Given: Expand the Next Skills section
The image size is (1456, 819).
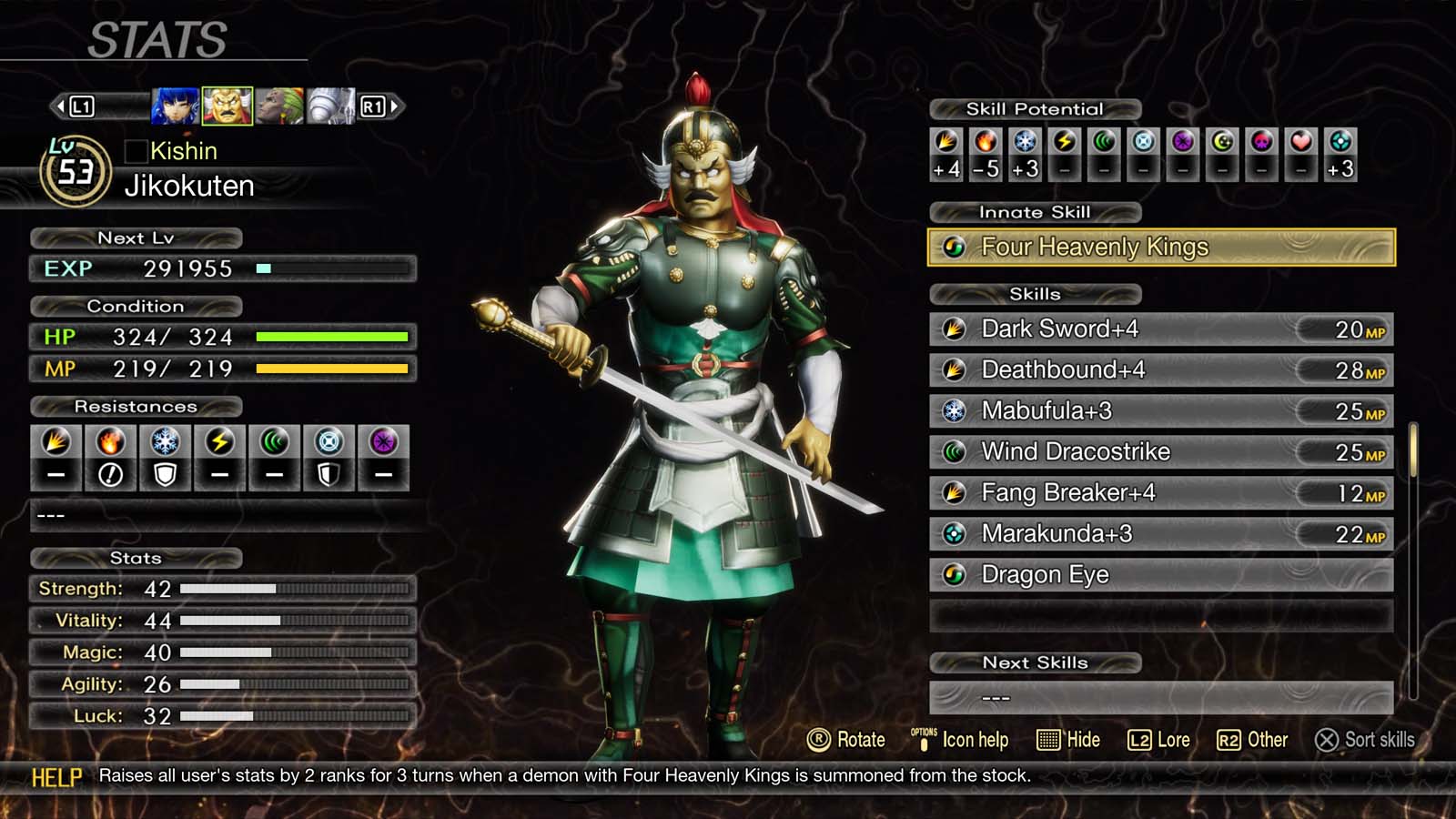Looking at the screenshot, I should [1036, 662].
